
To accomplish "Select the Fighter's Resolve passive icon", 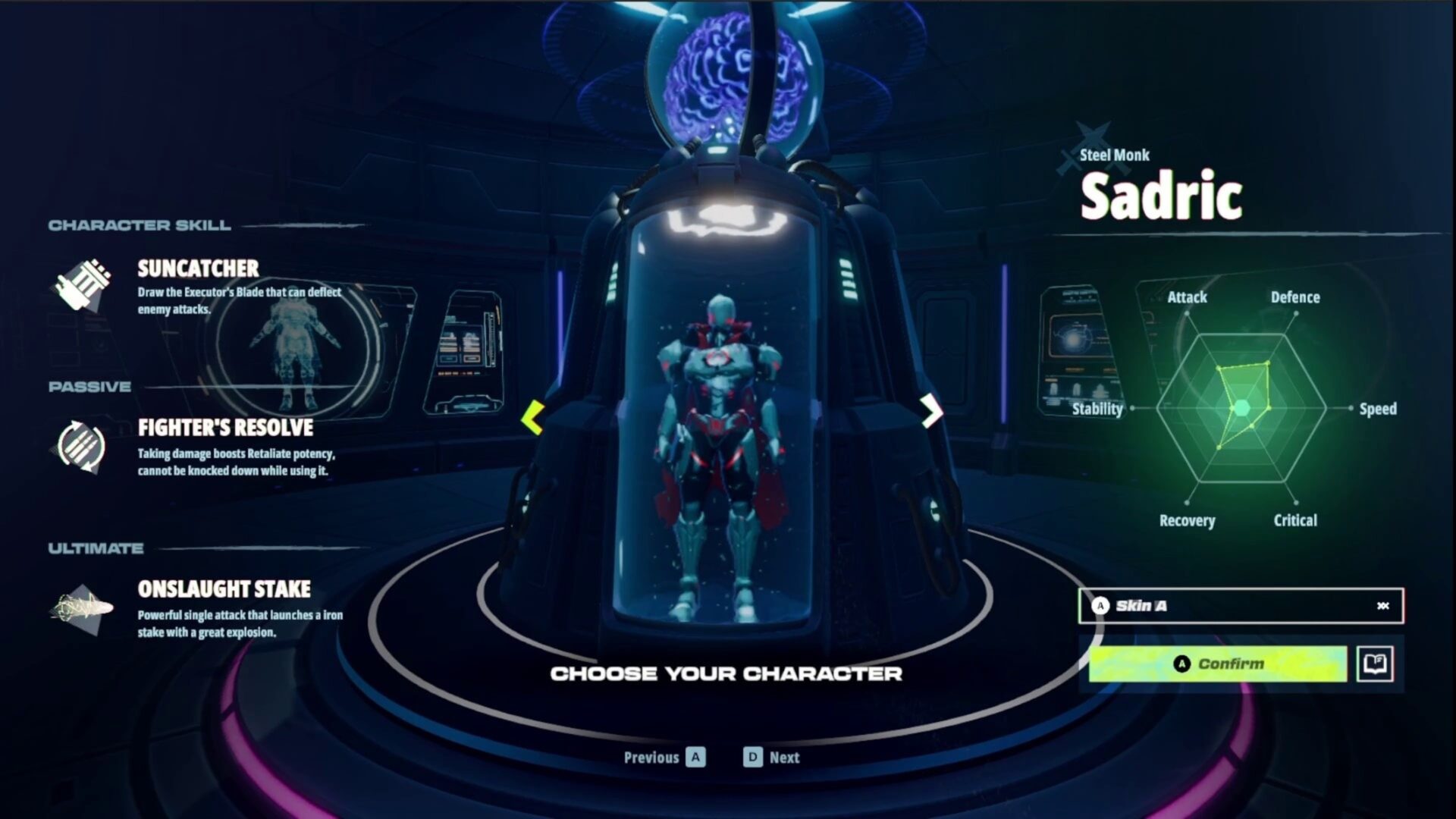I will 81,446.
